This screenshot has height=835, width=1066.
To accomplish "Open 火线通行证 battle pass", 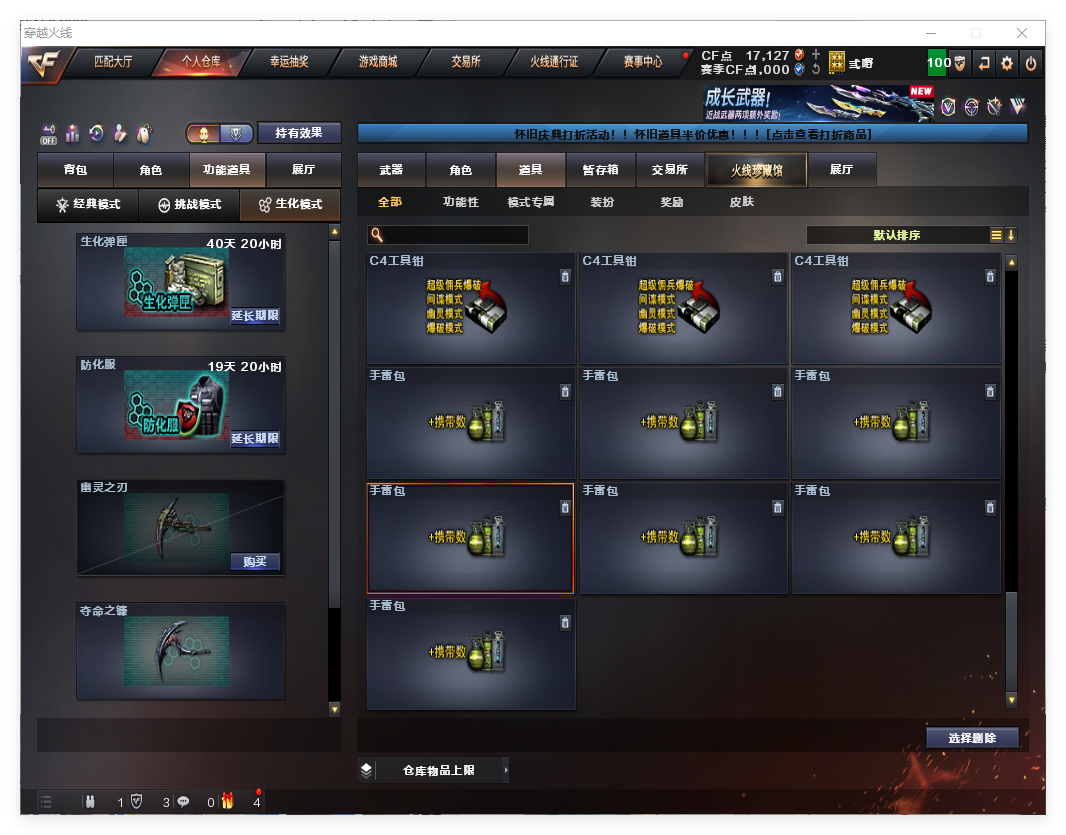I will pyautogui.click(x=554, y=62).
